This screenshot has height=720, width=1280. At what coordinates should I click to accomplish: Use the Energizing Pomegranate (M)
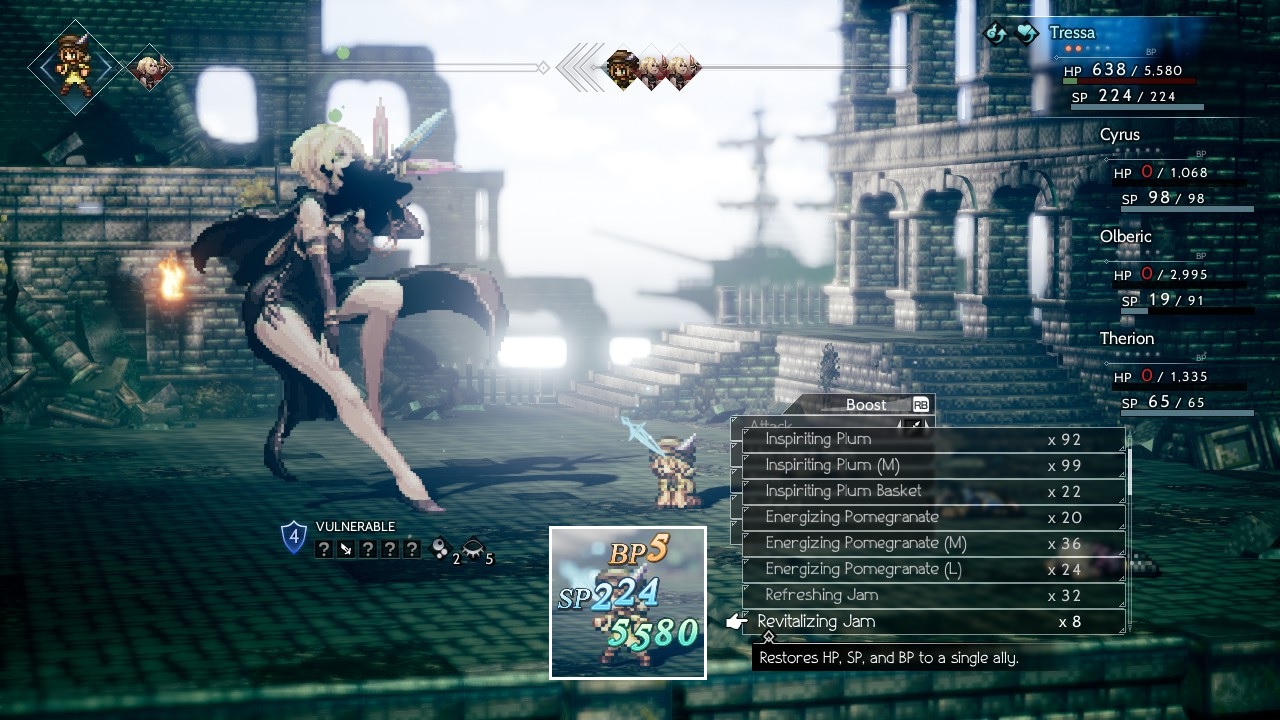coord(932,543)
